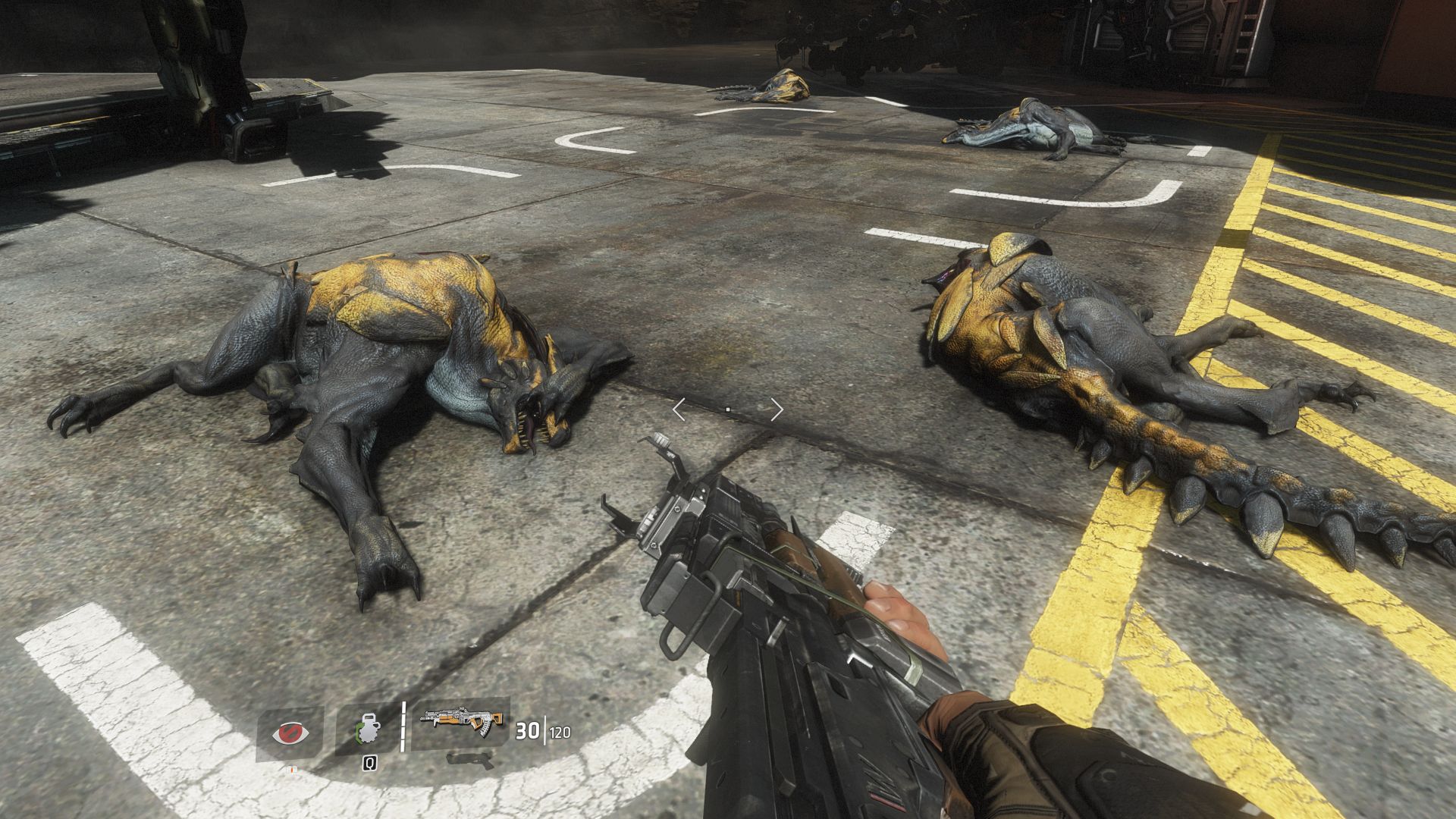The height and width of the screenshot is (819, 1456).
Task: Activate the cloak eye ability icon
Action: pos(290,733)
